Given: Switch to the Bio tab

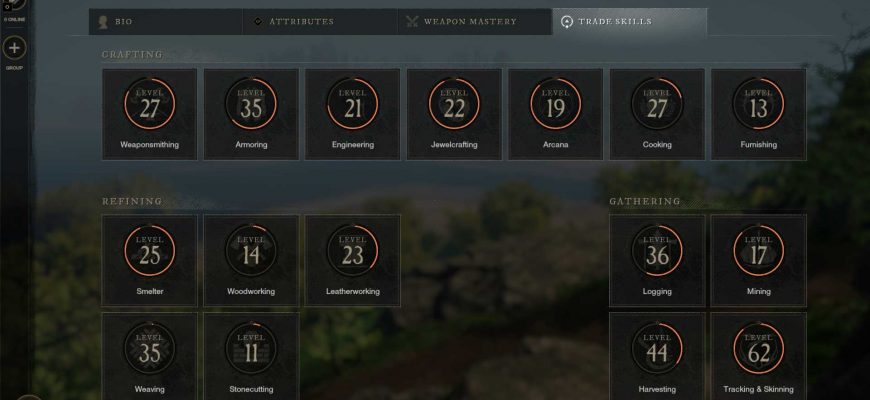Looking at the screenshot, I should click(x=165, y=22).
